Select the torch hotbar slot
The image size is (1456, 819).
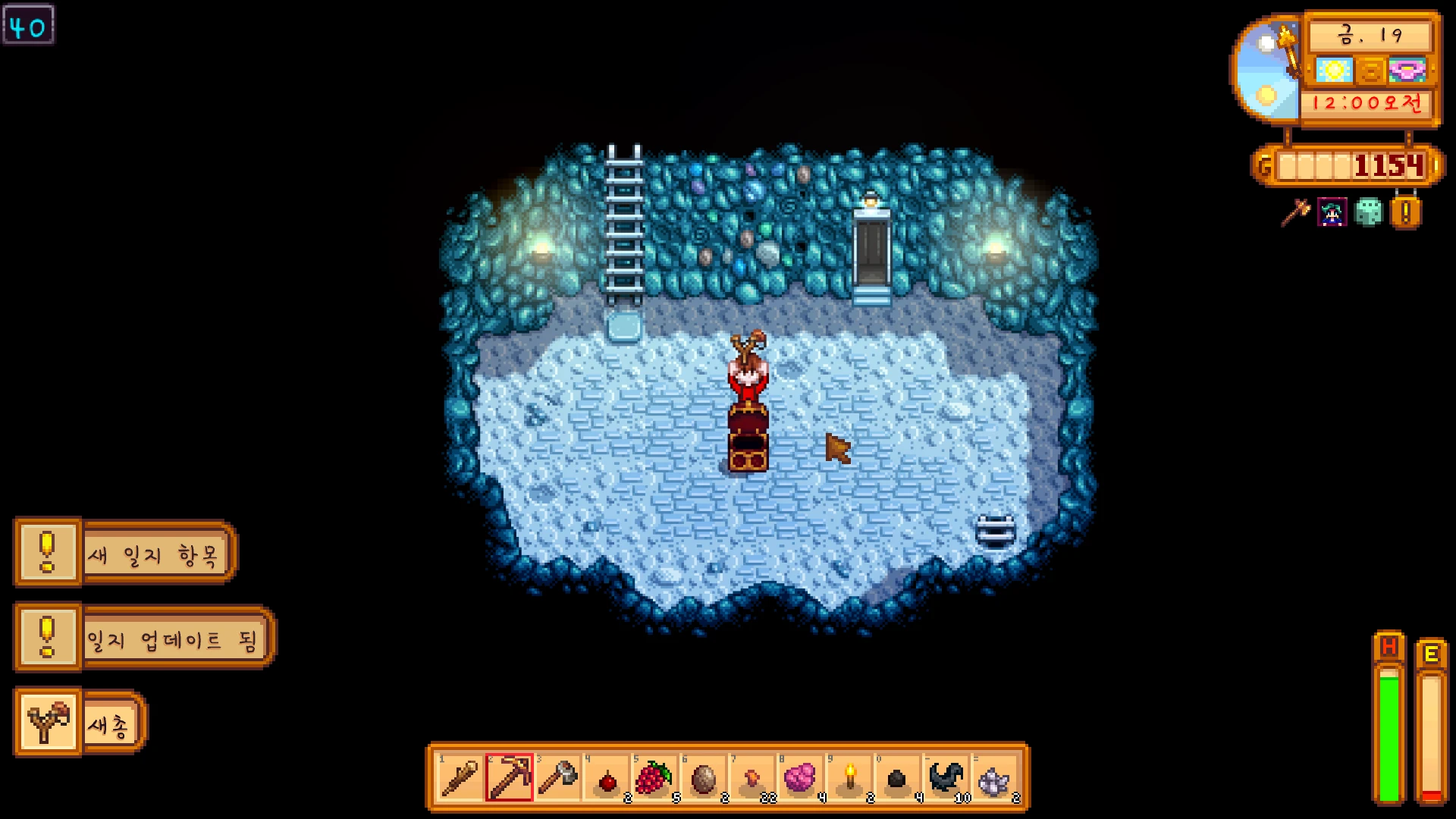click(x=850, y=778)
